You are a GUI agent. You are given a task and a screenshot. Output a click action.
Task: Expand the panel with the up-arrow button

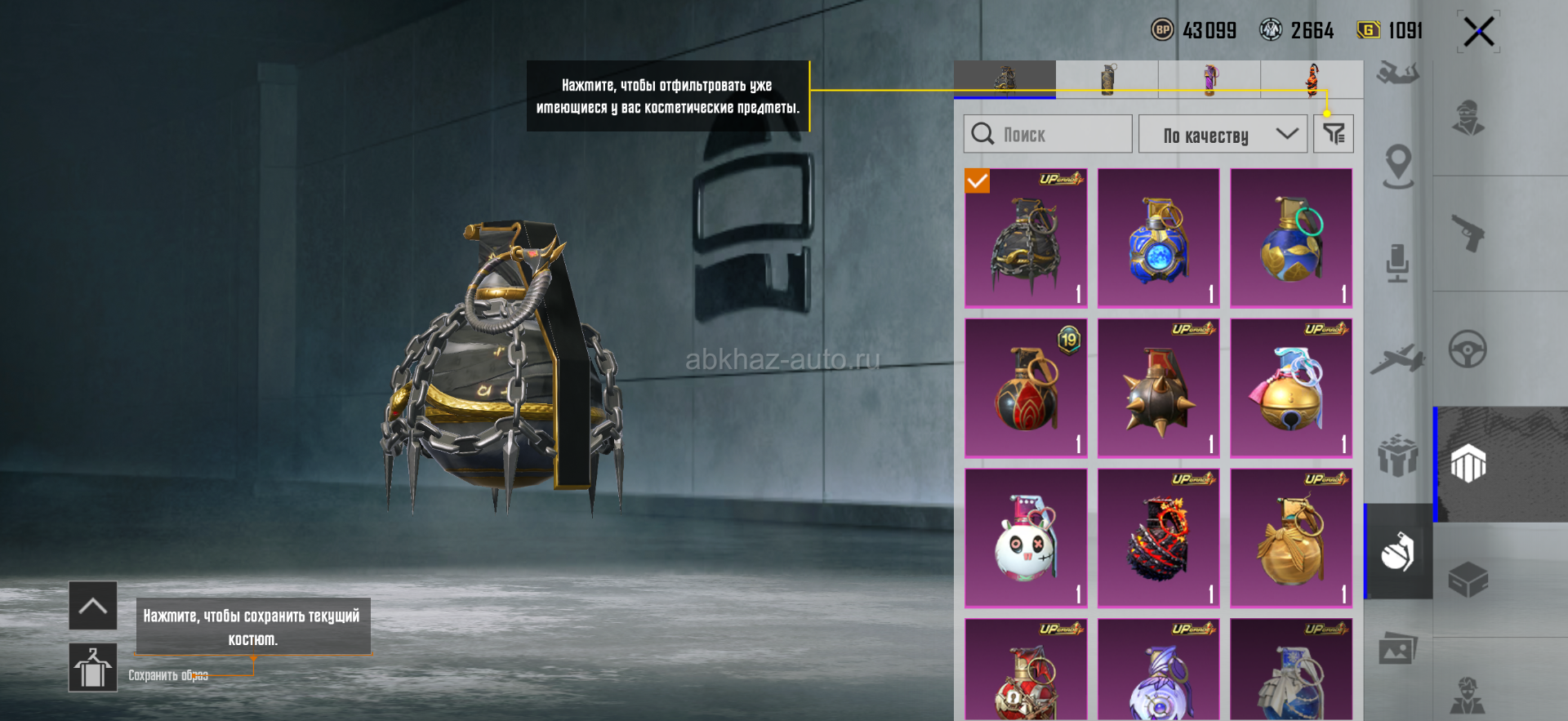click(x=92, y=606)
